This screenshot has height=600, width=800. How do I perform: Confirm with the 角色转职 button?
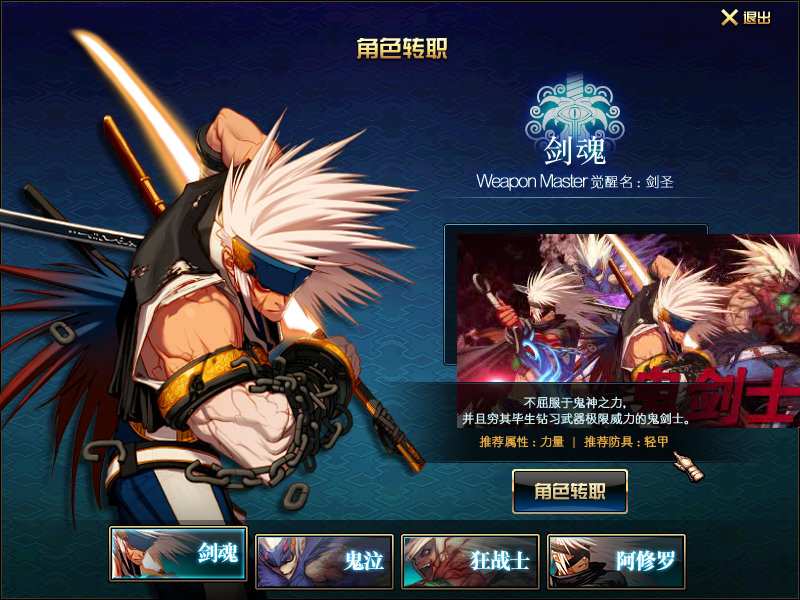pyautogui.click(x=570, y=491)
